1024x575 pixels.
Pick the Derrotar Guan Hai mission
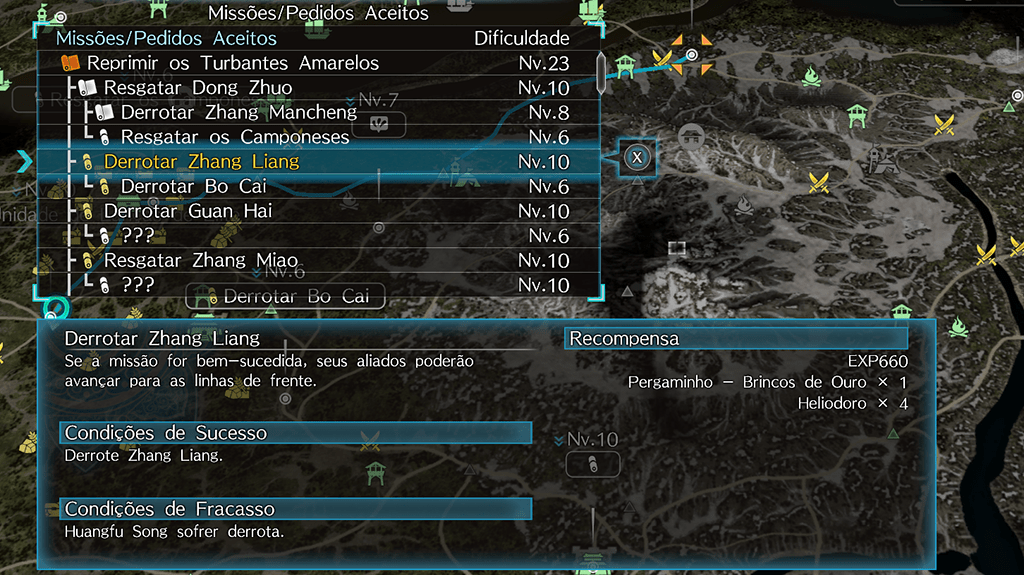188,211
